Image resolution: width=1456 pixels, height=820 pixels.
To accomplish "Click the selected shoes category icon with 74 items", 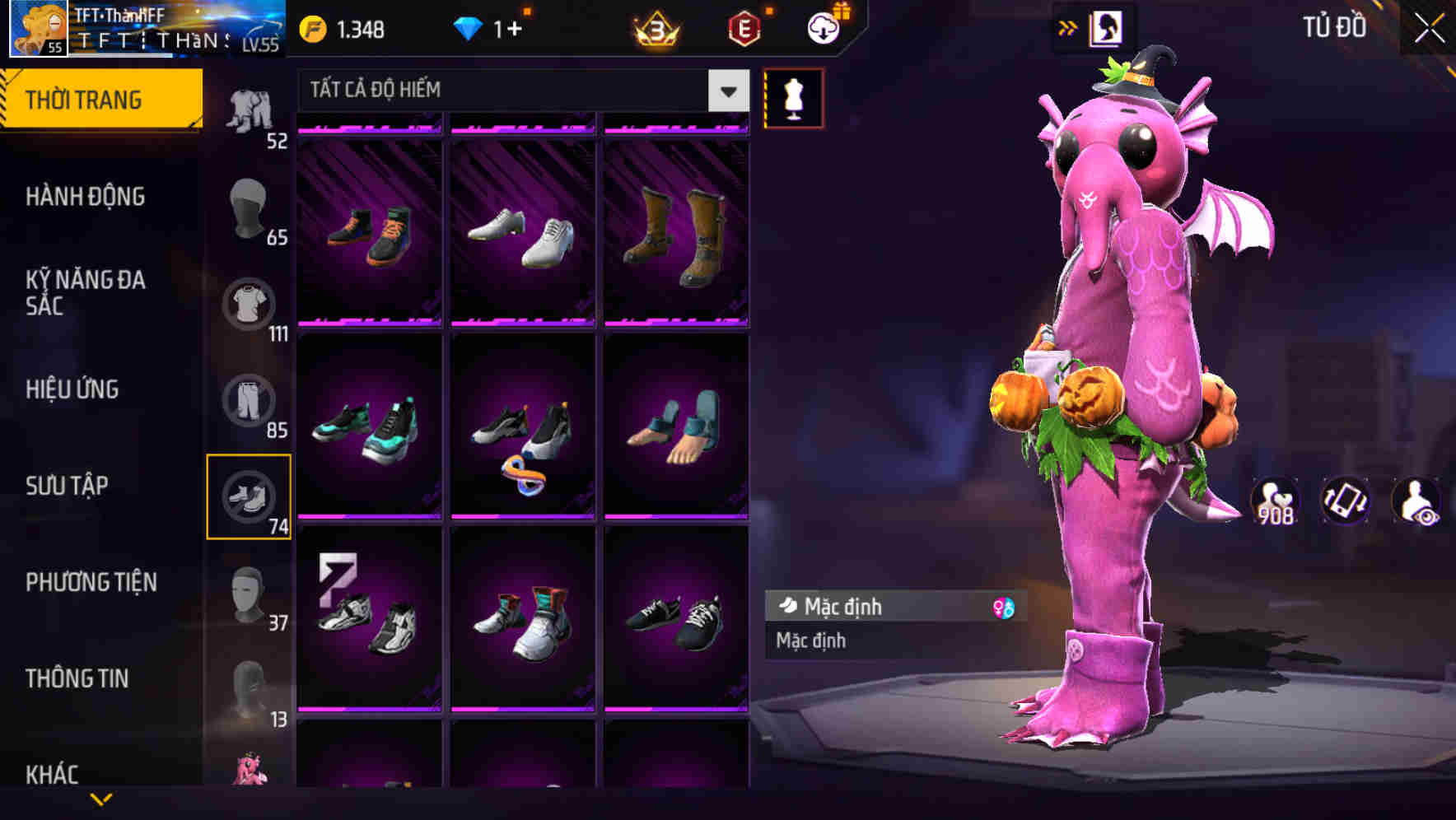I will [x=250, y=495].
